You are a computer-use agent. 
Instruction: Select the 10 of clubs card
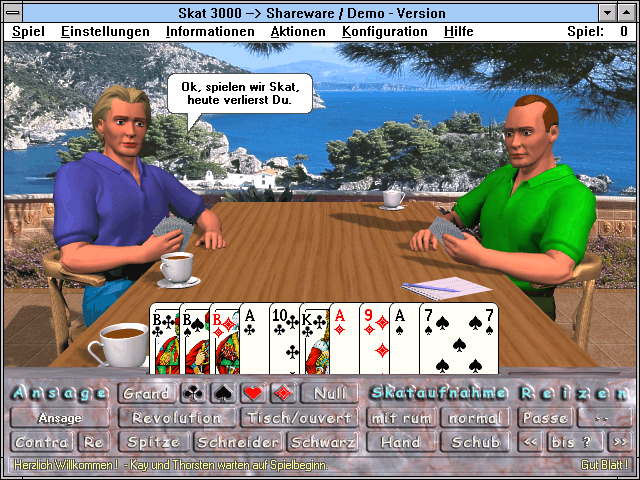tap(283, 340)
